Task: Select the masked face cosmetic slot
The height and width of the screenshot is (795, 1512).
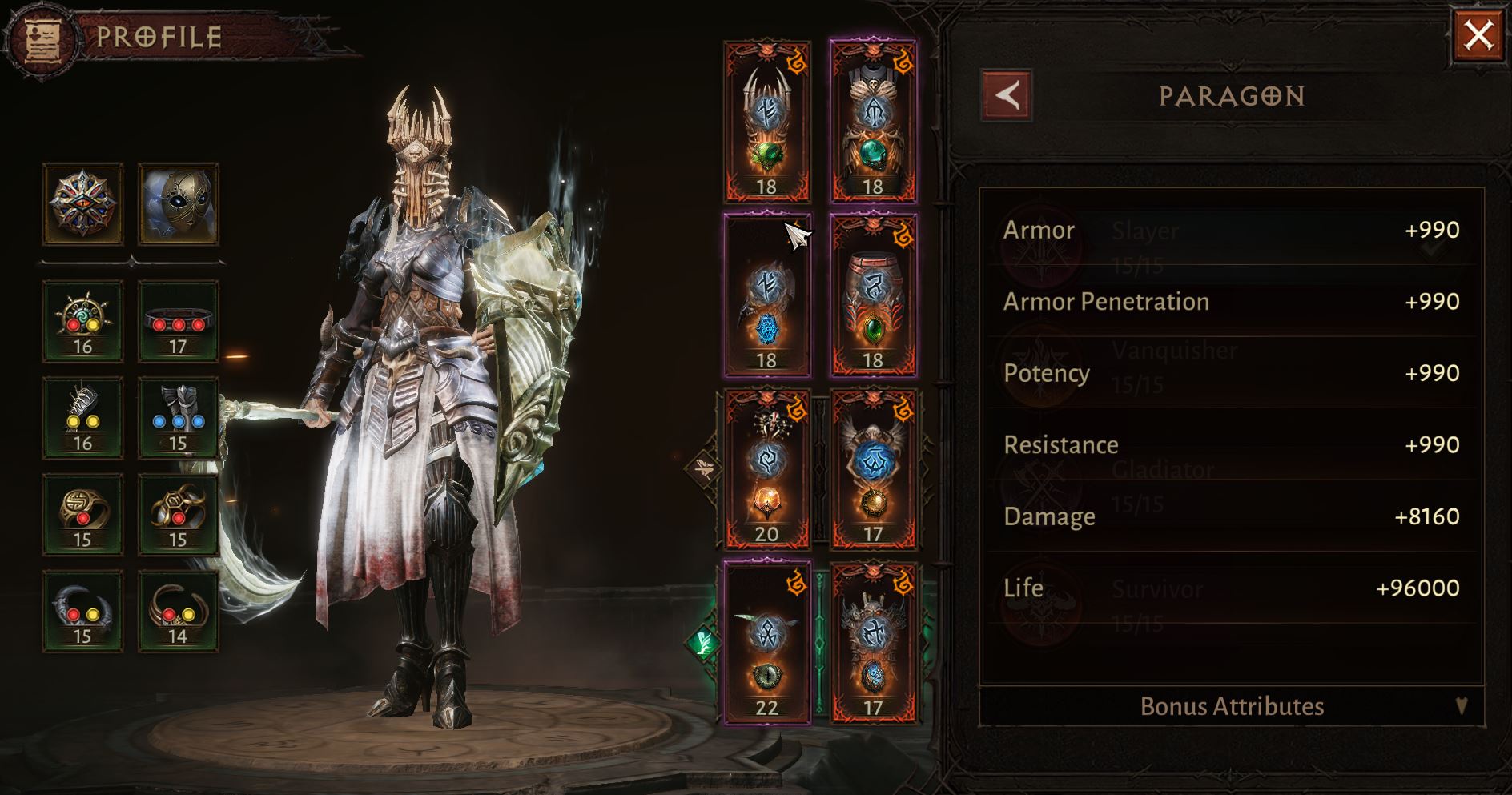Action: tap(178, 204)
